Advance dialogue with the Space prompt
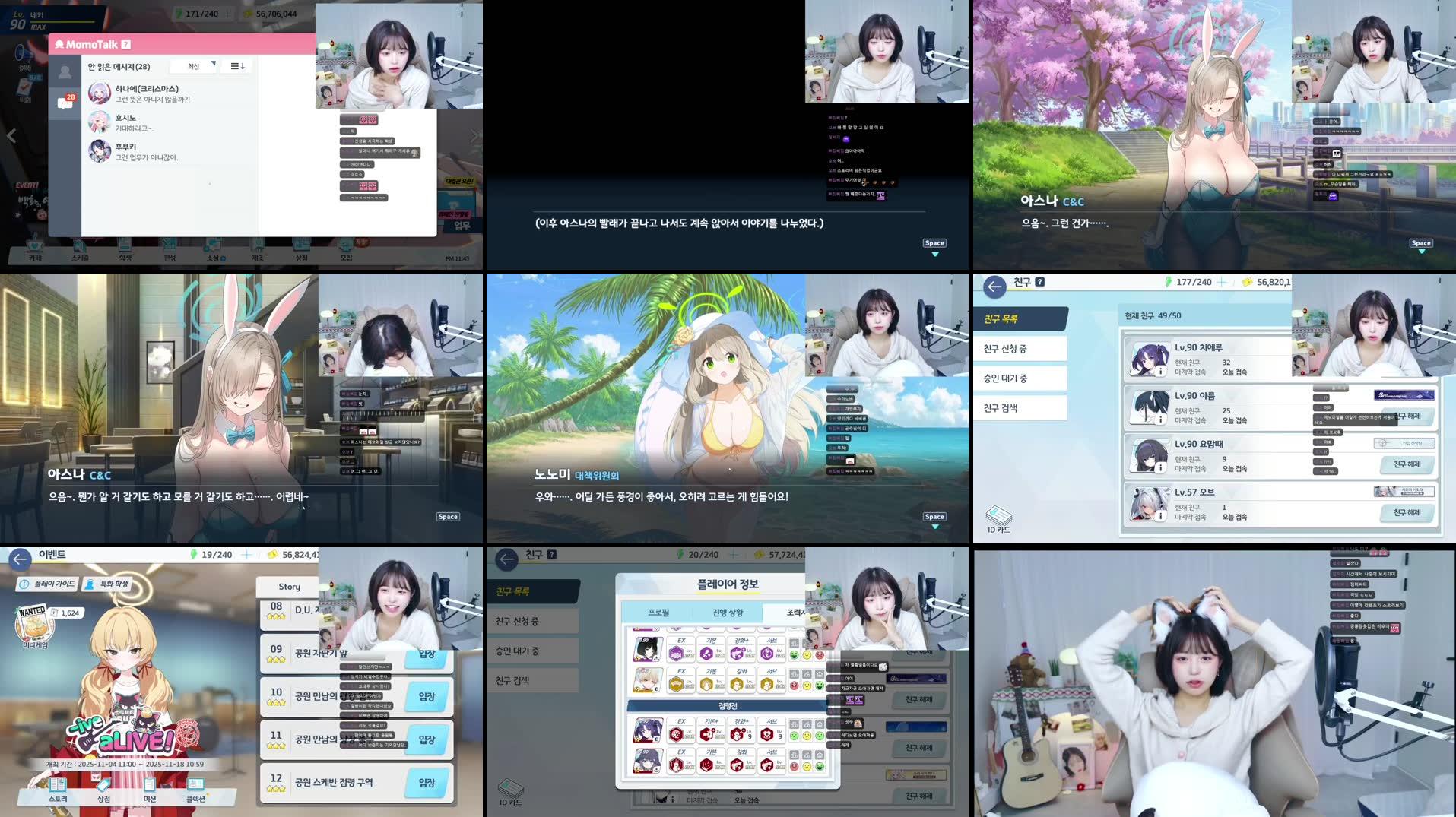1456x817 pixels. pos(934,242)
